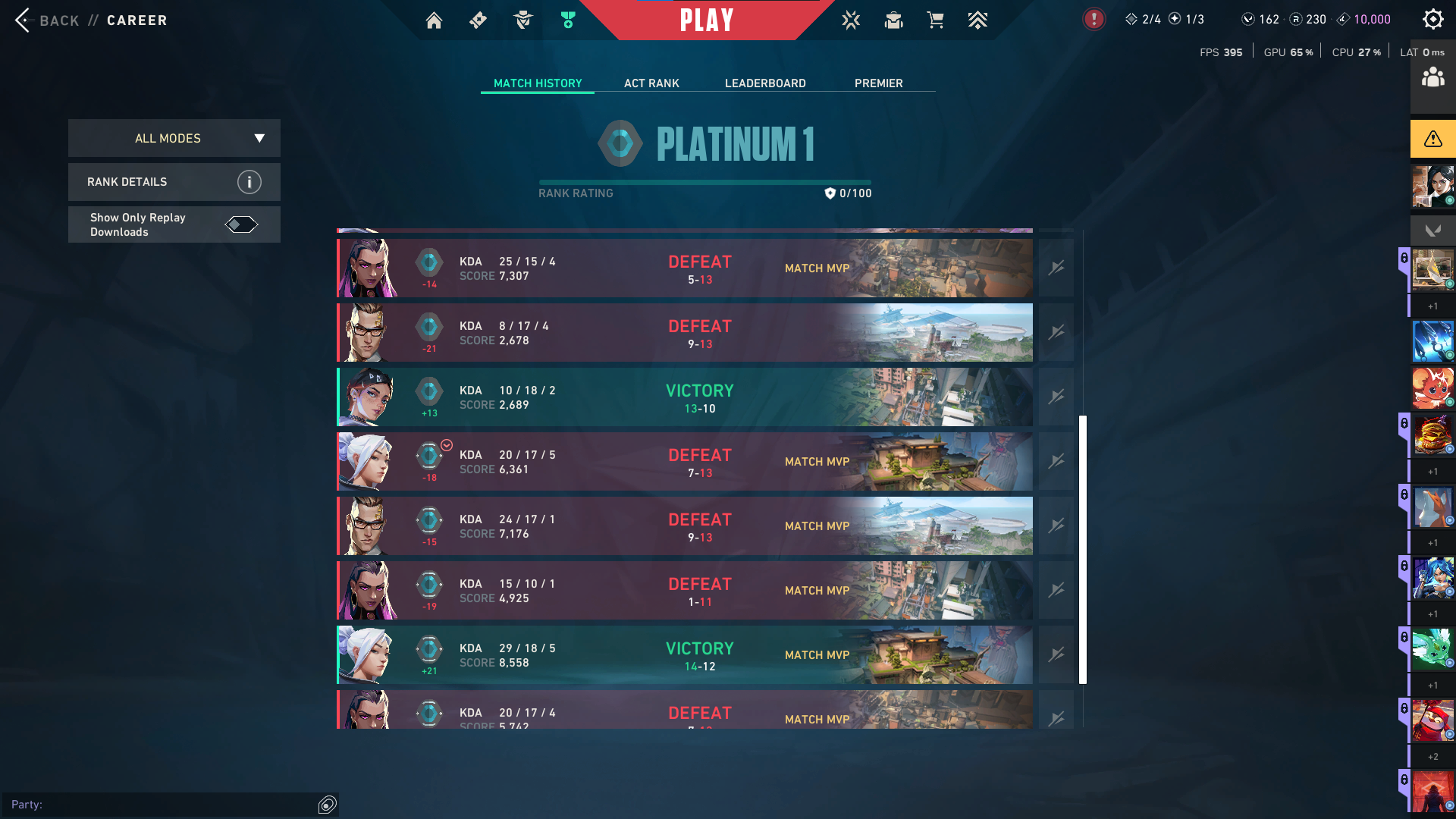
Task: Click the red PLAY button
Action: (706, 20)
